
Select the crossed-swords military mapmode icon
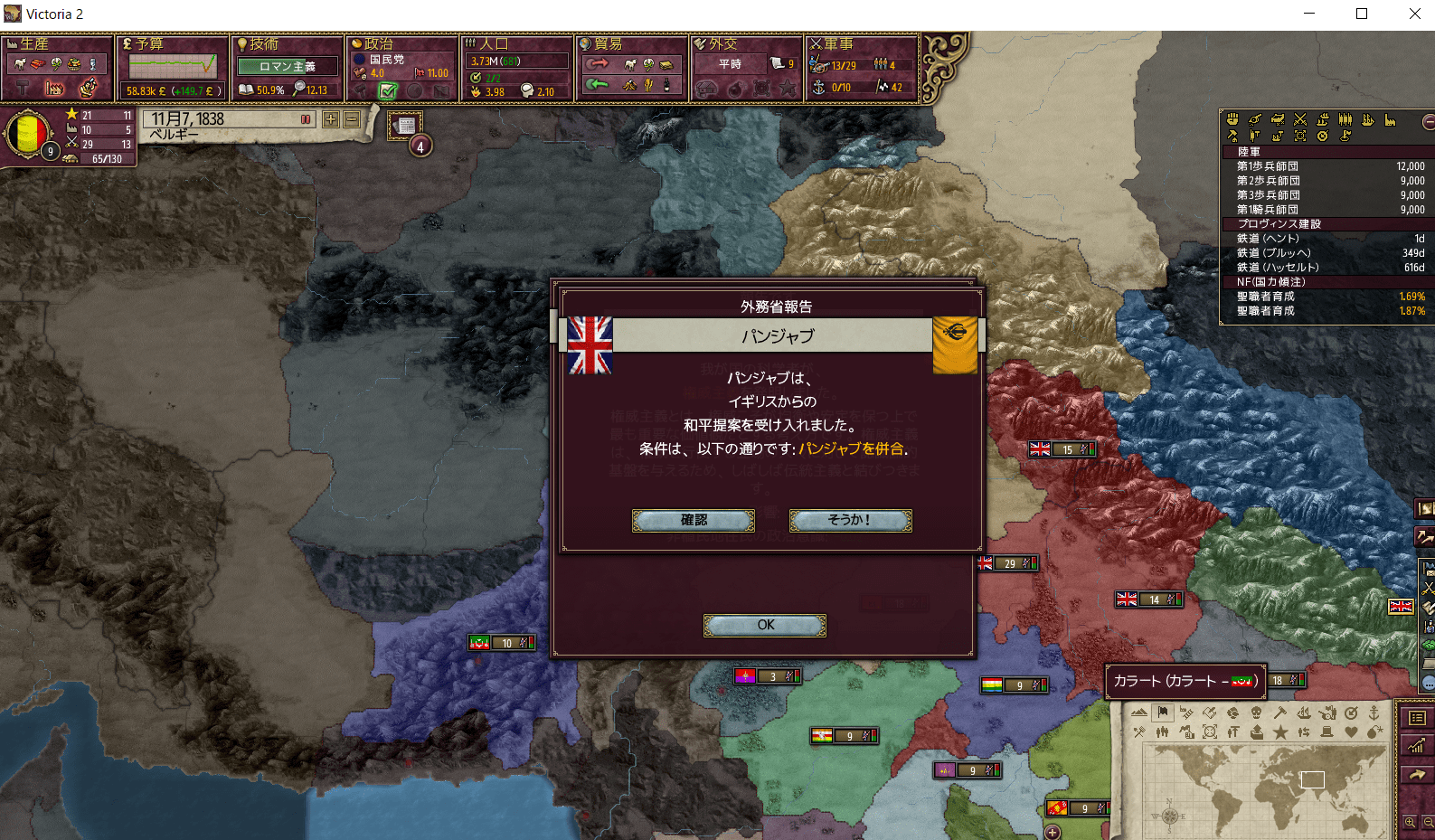point(1300,119)
